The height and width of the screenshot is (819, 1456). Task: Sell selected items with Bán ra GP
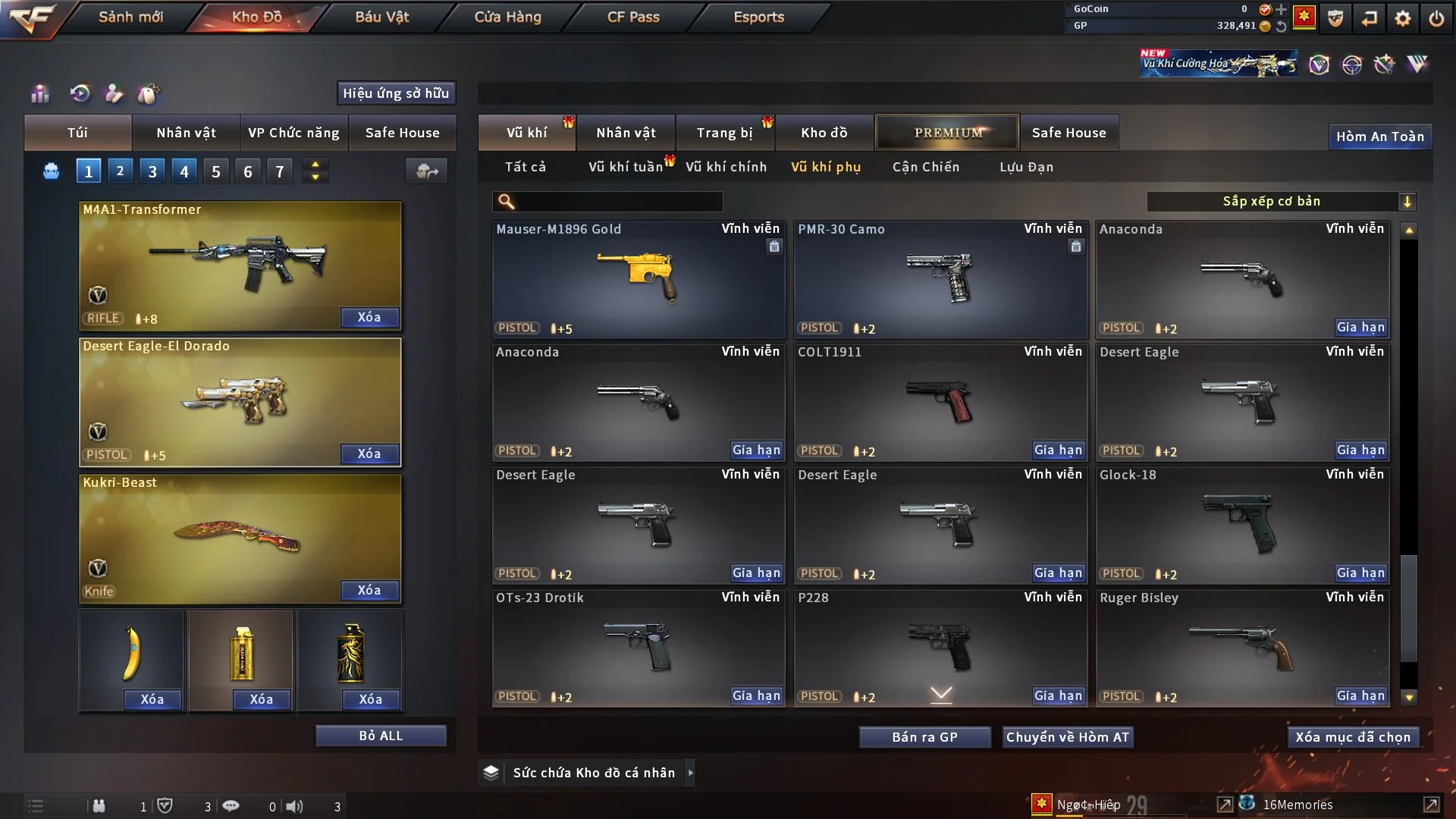924,737
